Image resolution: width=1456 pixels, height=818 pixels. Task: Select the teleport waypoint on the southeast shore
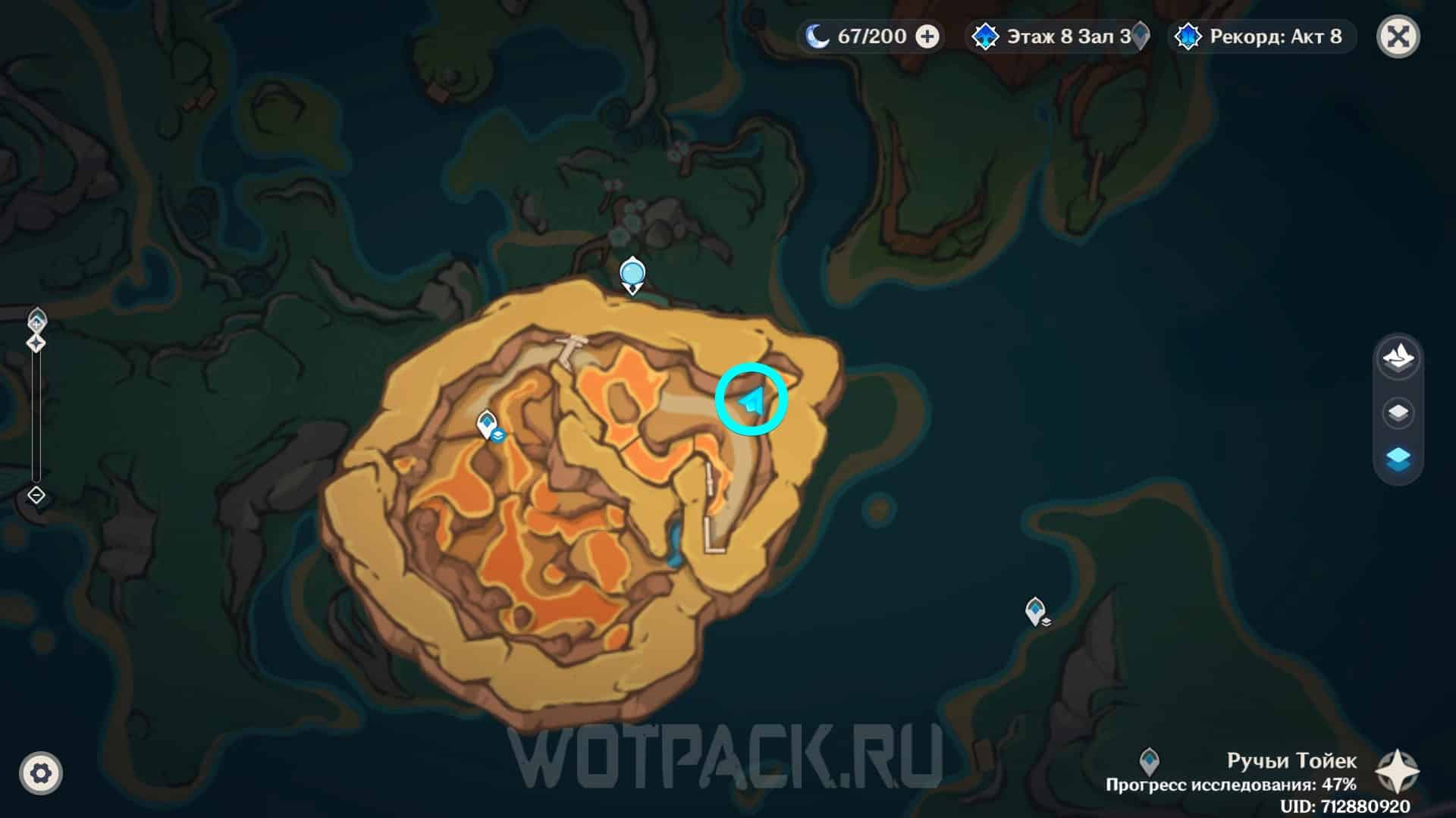click(x=1035, y=610)
